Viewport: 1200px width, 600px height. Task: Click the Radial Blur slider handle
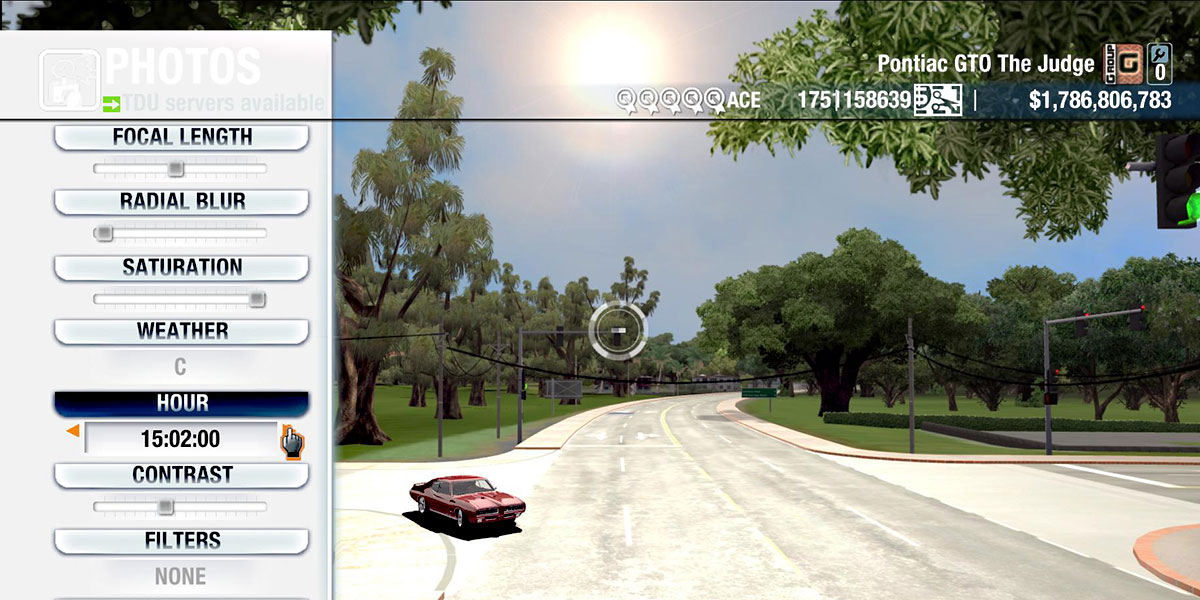pyautogui.click(x=103, y=234)
